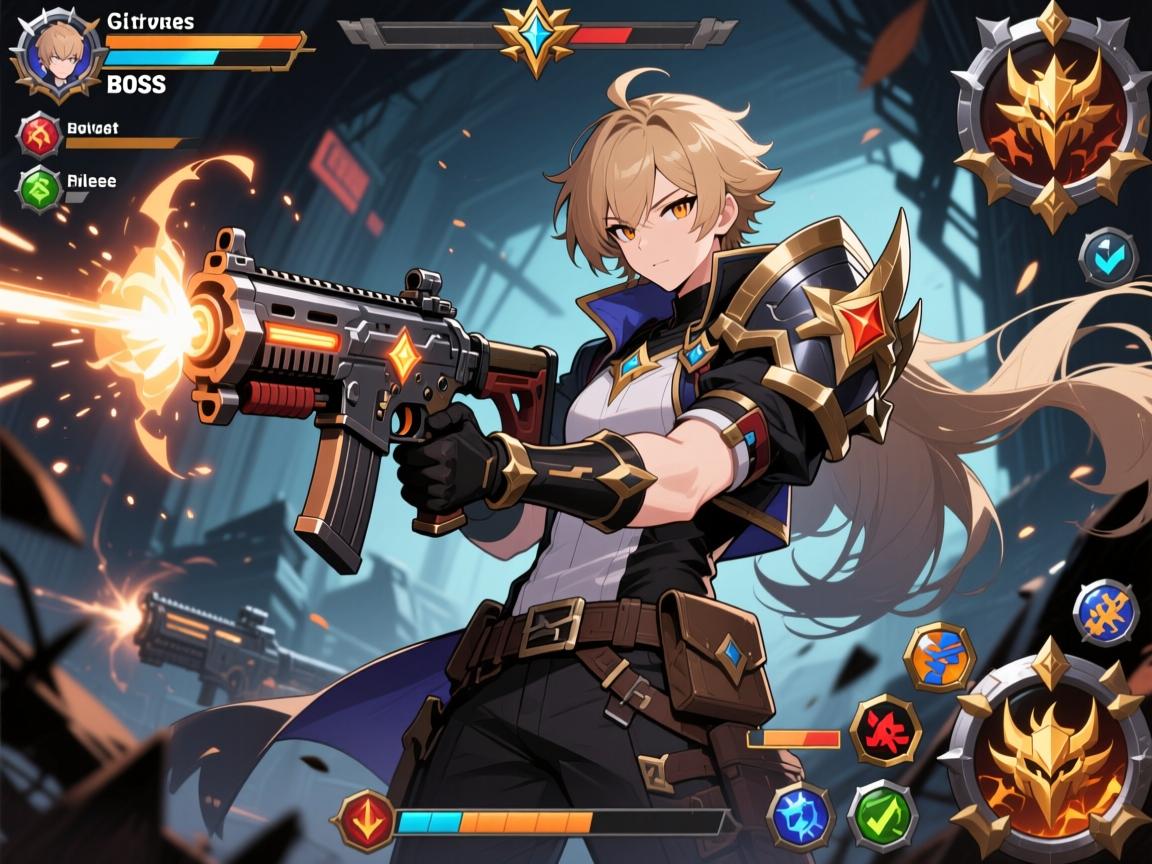Click the blonde hero portrait
Viewport: 1152px width, 864px height.
click(57, 55)
